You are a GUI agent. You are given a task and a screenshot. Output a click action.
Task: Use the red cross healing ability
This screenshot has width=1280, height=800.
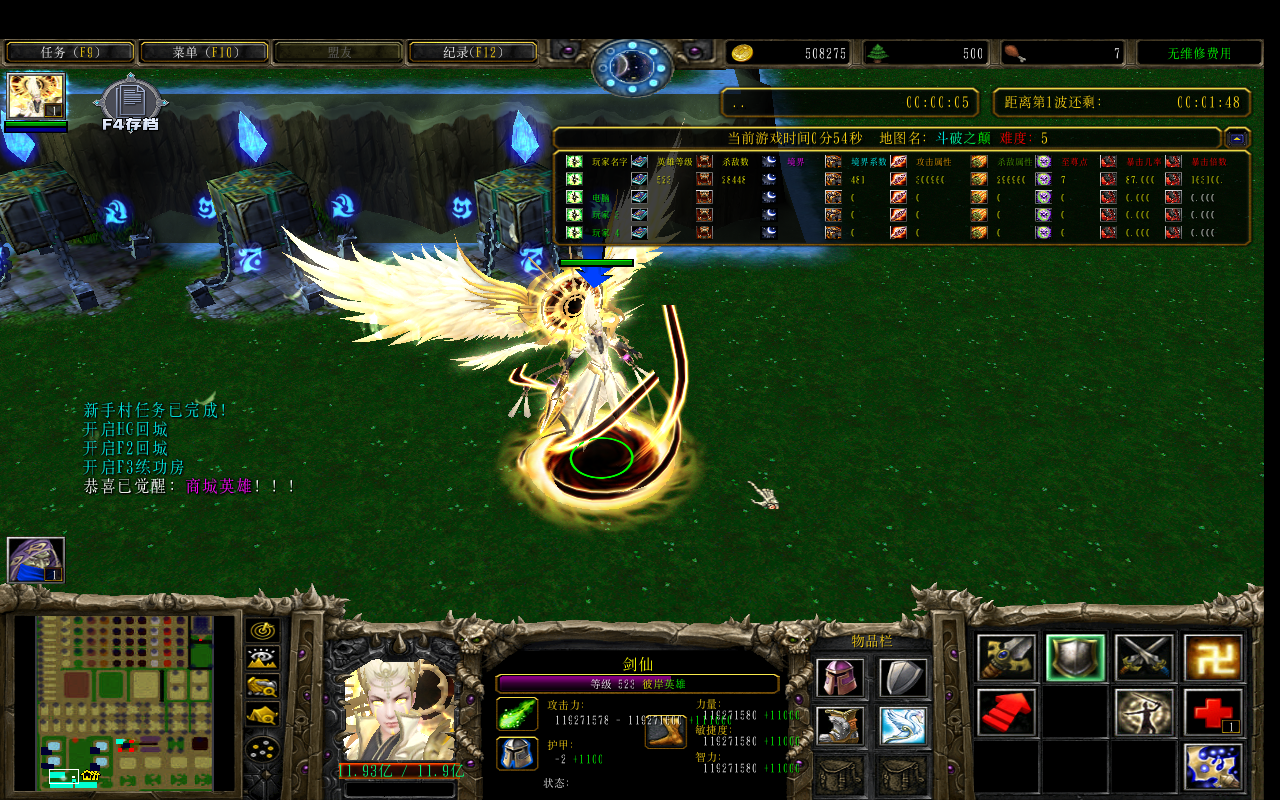tap(1213, 712)
